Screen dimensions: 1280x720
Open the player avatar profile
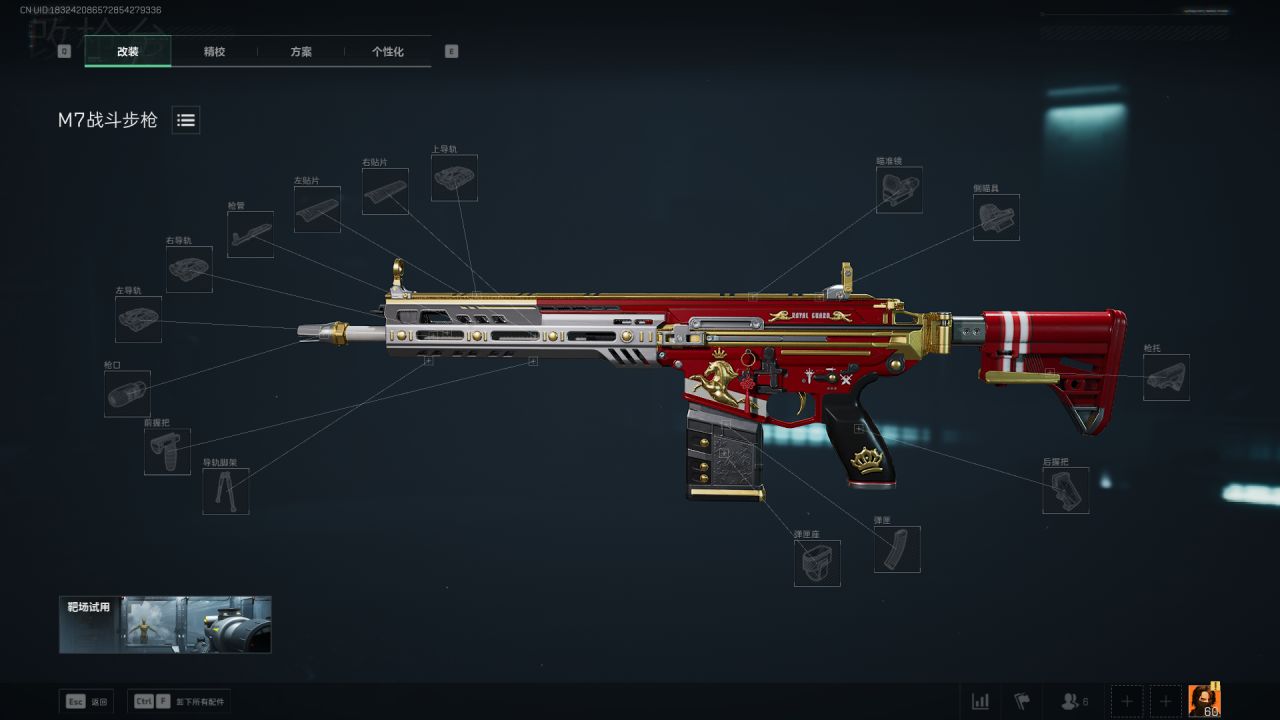[1204, 700]
